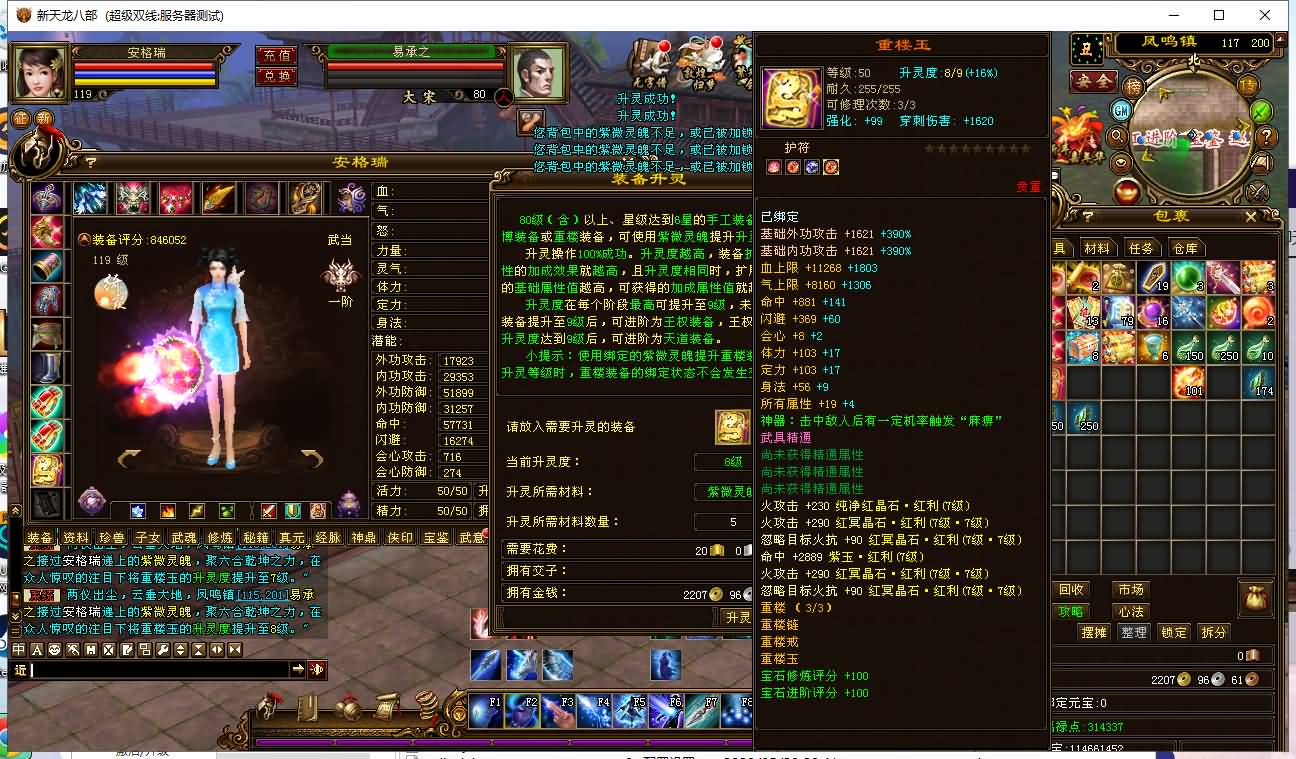
Task: Switch to the 仓库 tab in the bag window
Action: [1185, 247]
